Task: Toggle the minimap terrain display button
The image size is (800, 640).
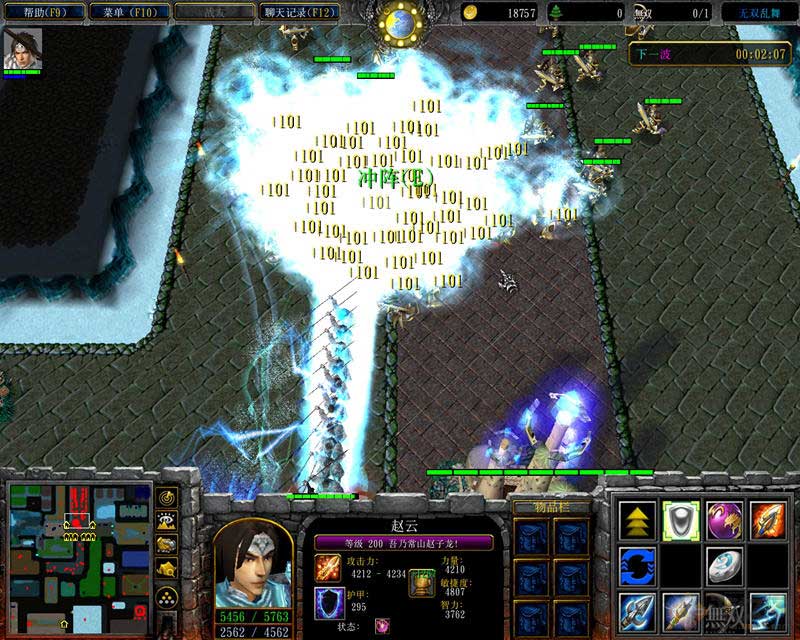Action: [x=167, y=520]
